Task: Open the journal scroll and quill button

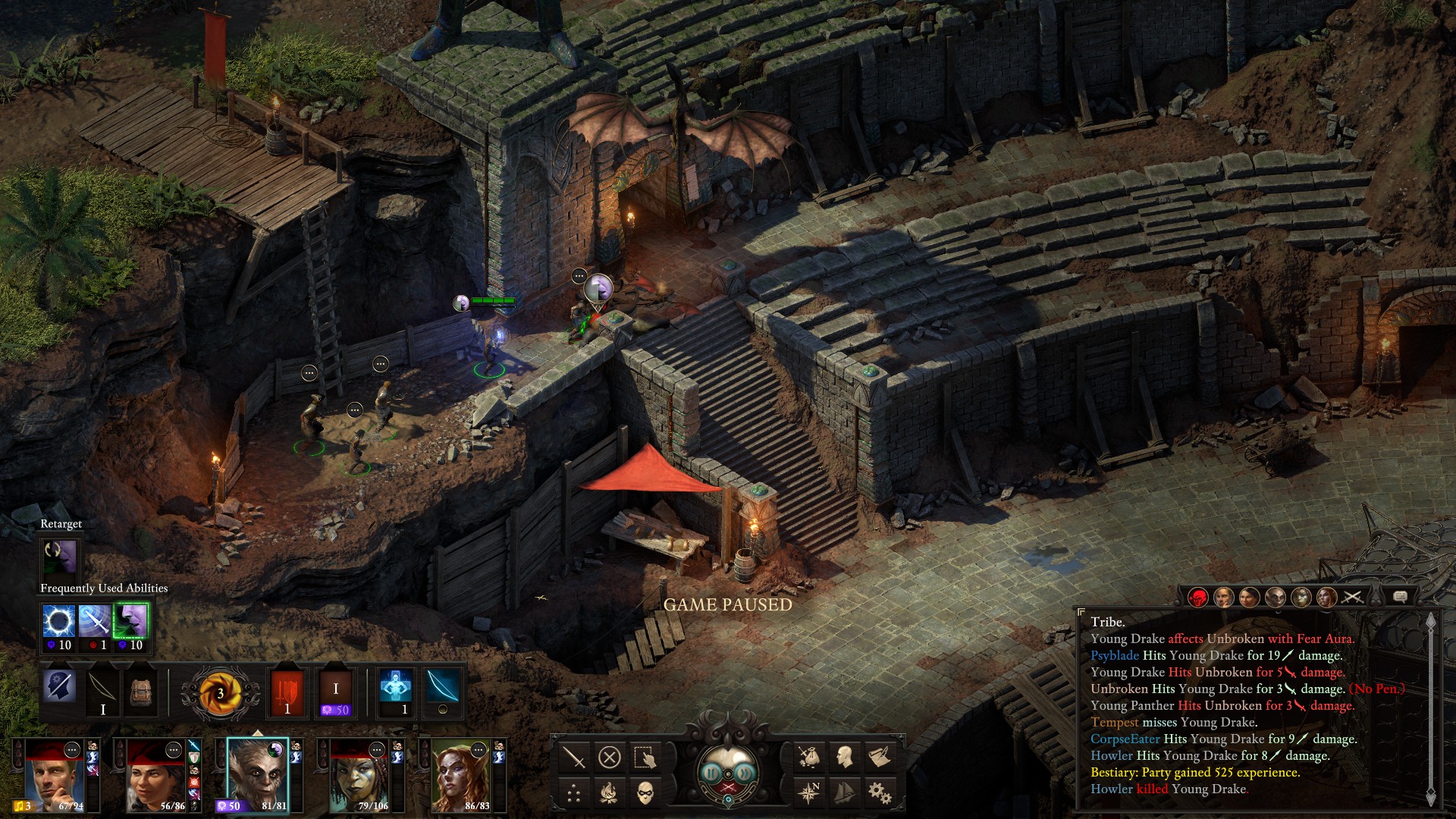Action: pyautogui.click(x=880, y=757)
